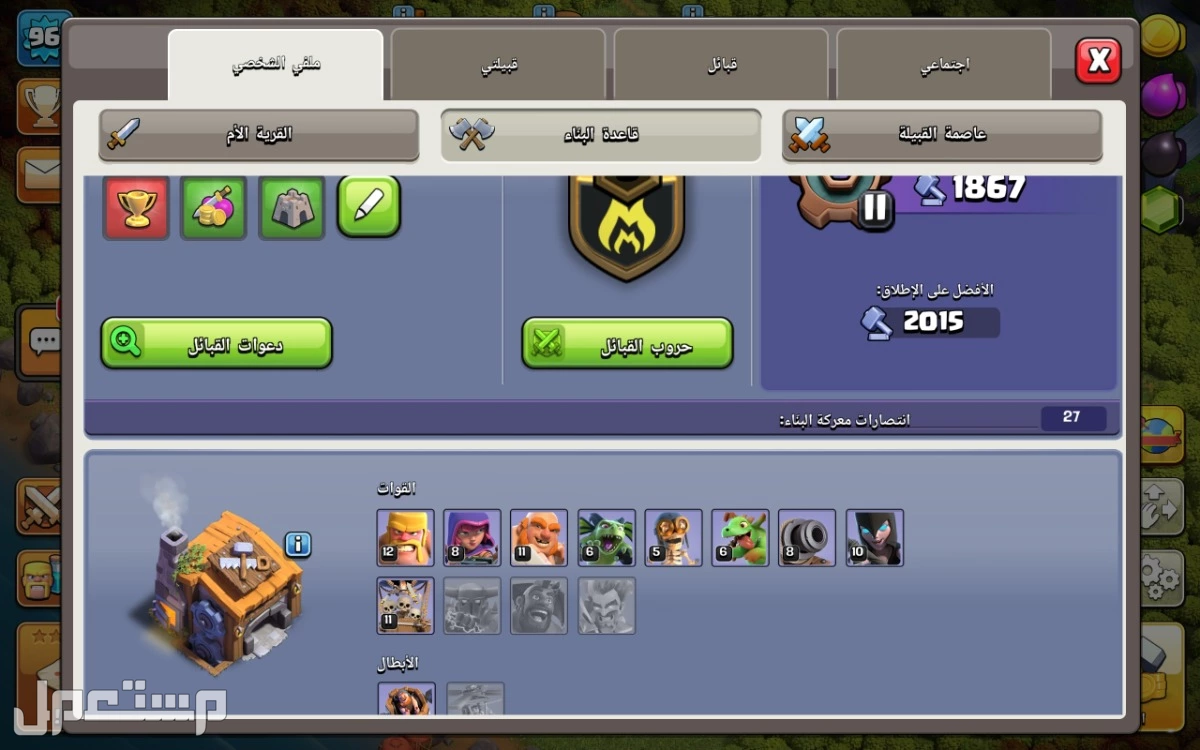Switch to the اجتماعي tab
Image resolution: width=1200 pixels, height=750 pixels.
pyautogui.click(x=943, y=65)
